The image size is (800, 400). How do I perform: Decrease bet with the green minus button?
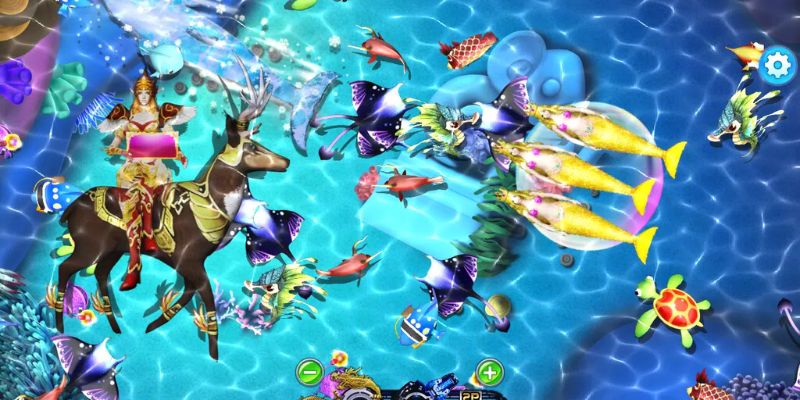point(310,373)
